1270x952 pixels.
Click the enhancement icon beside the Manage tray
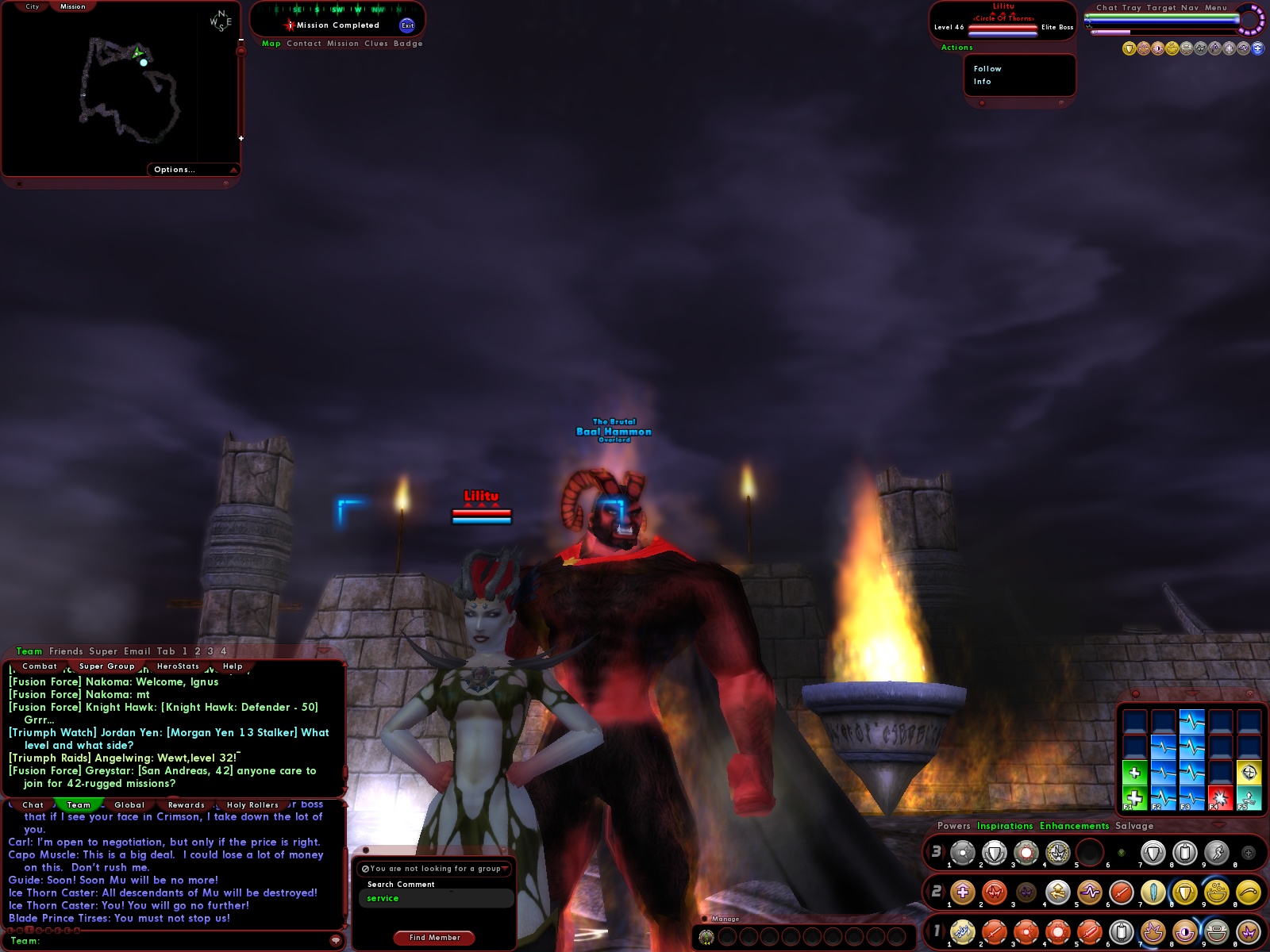point(706,937)
